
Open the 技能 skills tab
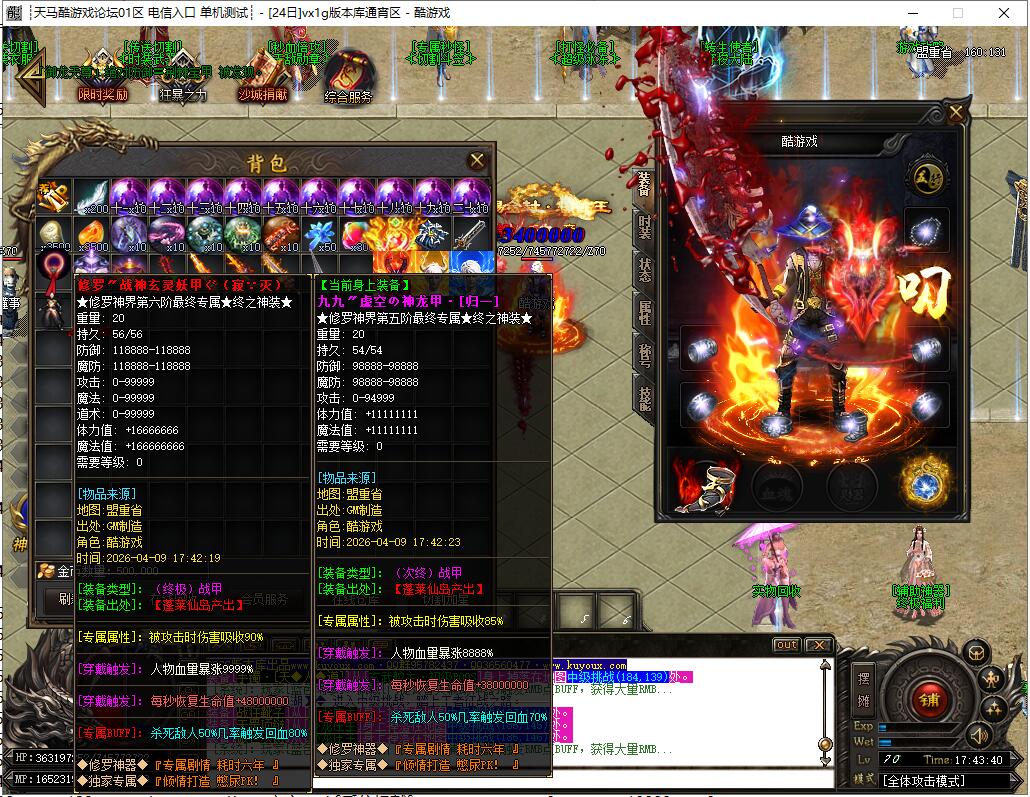pos(645,397)
